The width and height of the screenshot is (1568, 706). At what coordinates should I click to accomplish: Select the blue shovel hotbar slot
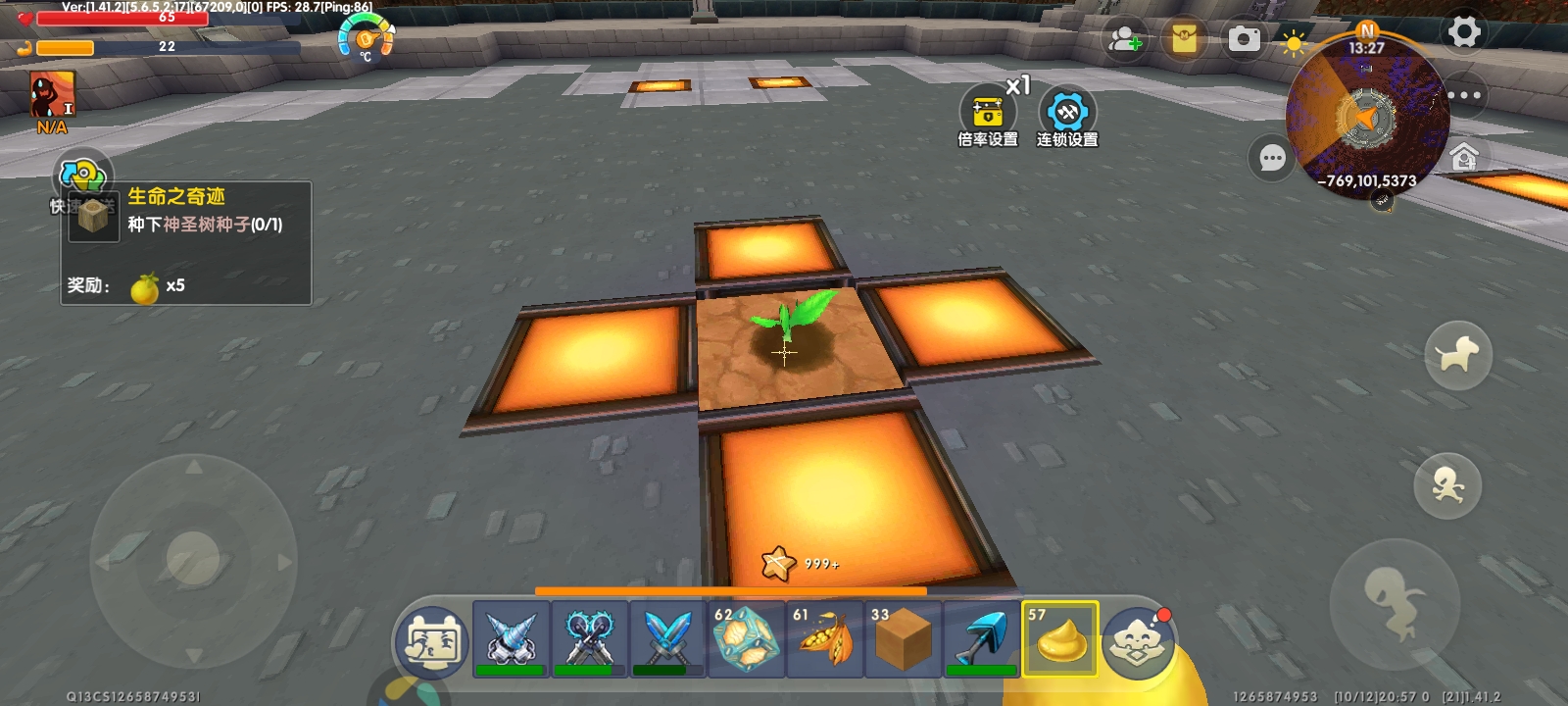(x=981, y=639)
